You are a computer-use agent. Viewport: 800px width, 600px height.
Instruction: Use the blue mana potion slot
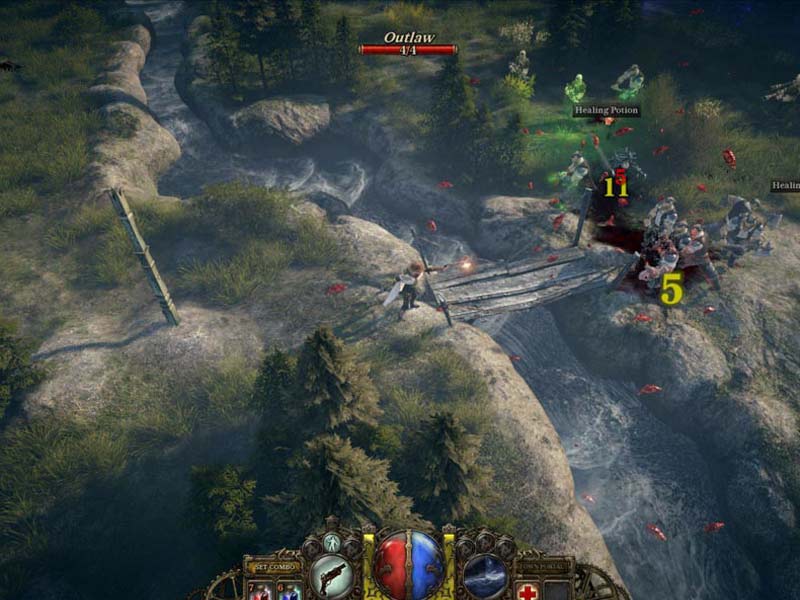289,592
